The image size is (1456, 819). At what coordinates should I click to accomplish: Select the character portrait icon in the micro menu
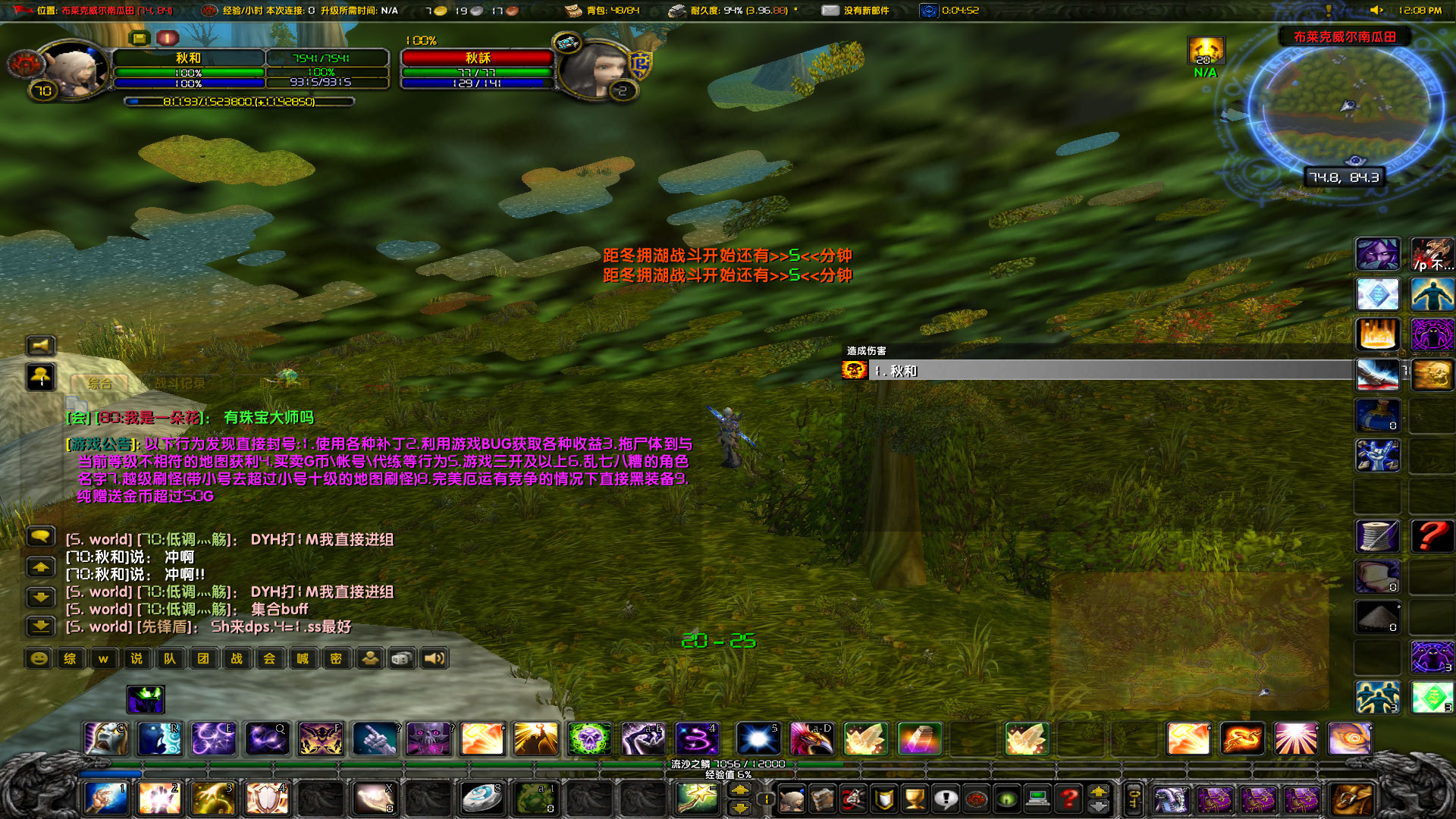pos(792,800)
